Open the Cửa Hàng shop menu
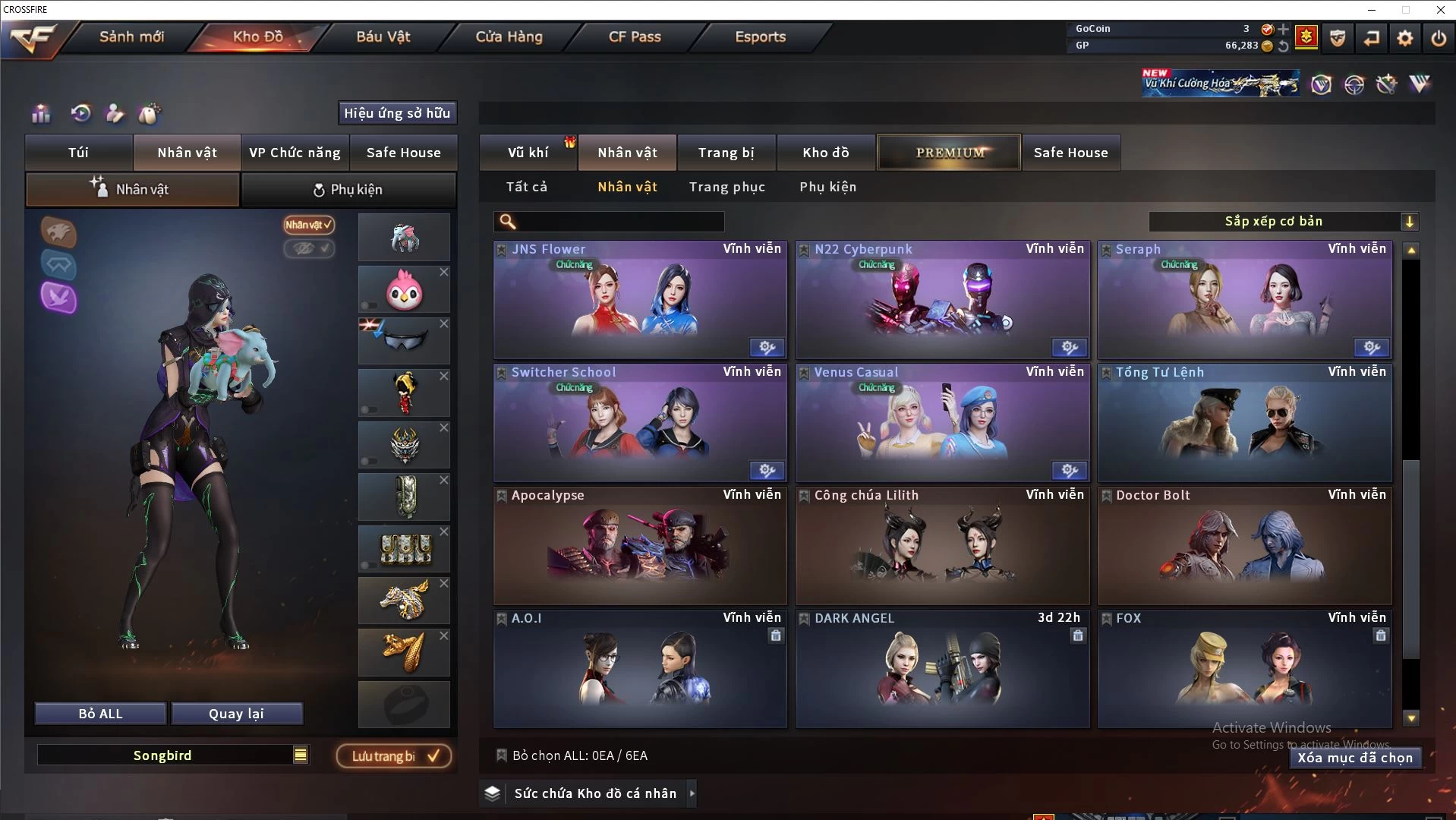 [x=509, y=36]
